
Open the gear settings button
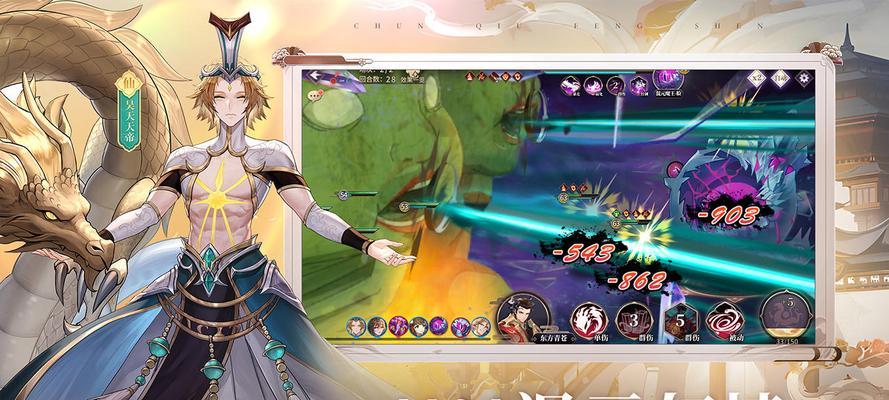pyautogui.click(x=801, y=77)
